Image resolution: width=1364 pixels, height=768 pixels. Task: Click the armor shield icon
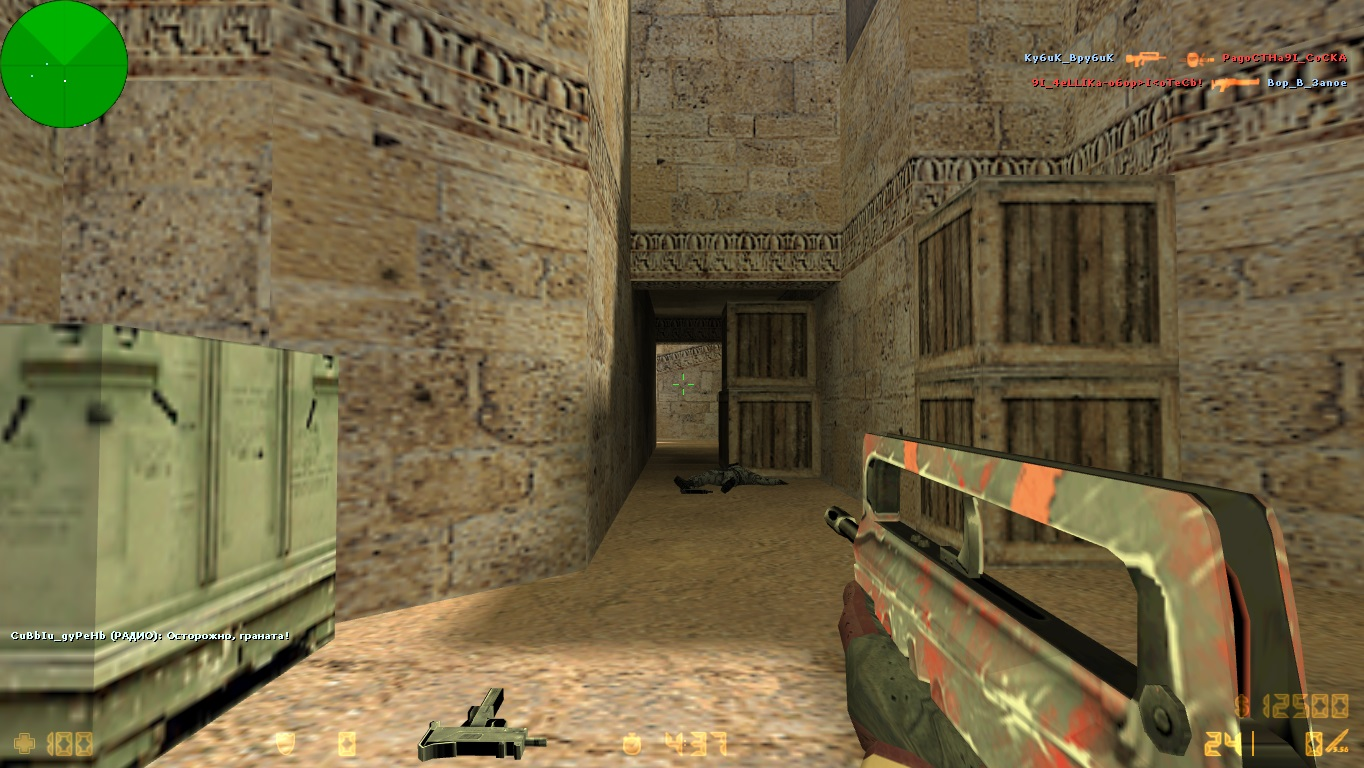[x=285, y=744]
